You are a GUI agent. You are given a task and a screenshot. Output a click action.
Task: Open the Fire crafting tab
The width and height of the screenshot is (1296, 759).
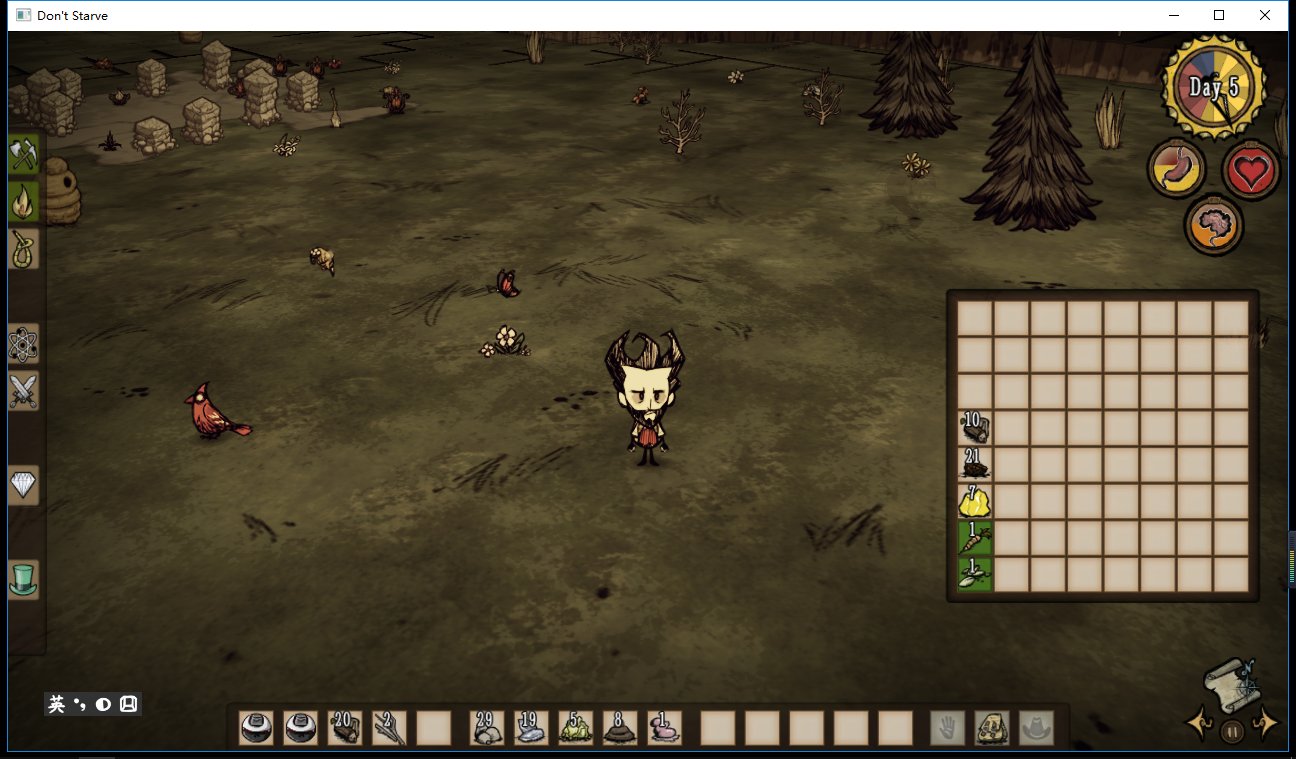[x=23, y=201]
